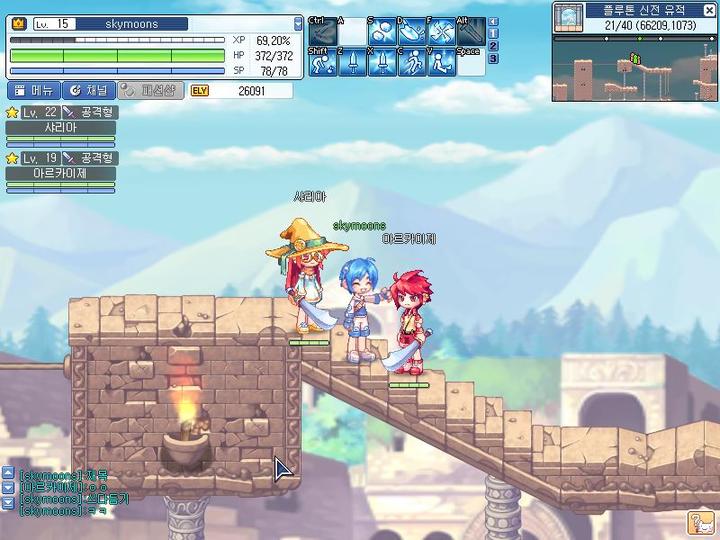720x540 pixels.
Task: Use the skill in the D quickslot
Action: click(x=412, y=31)
